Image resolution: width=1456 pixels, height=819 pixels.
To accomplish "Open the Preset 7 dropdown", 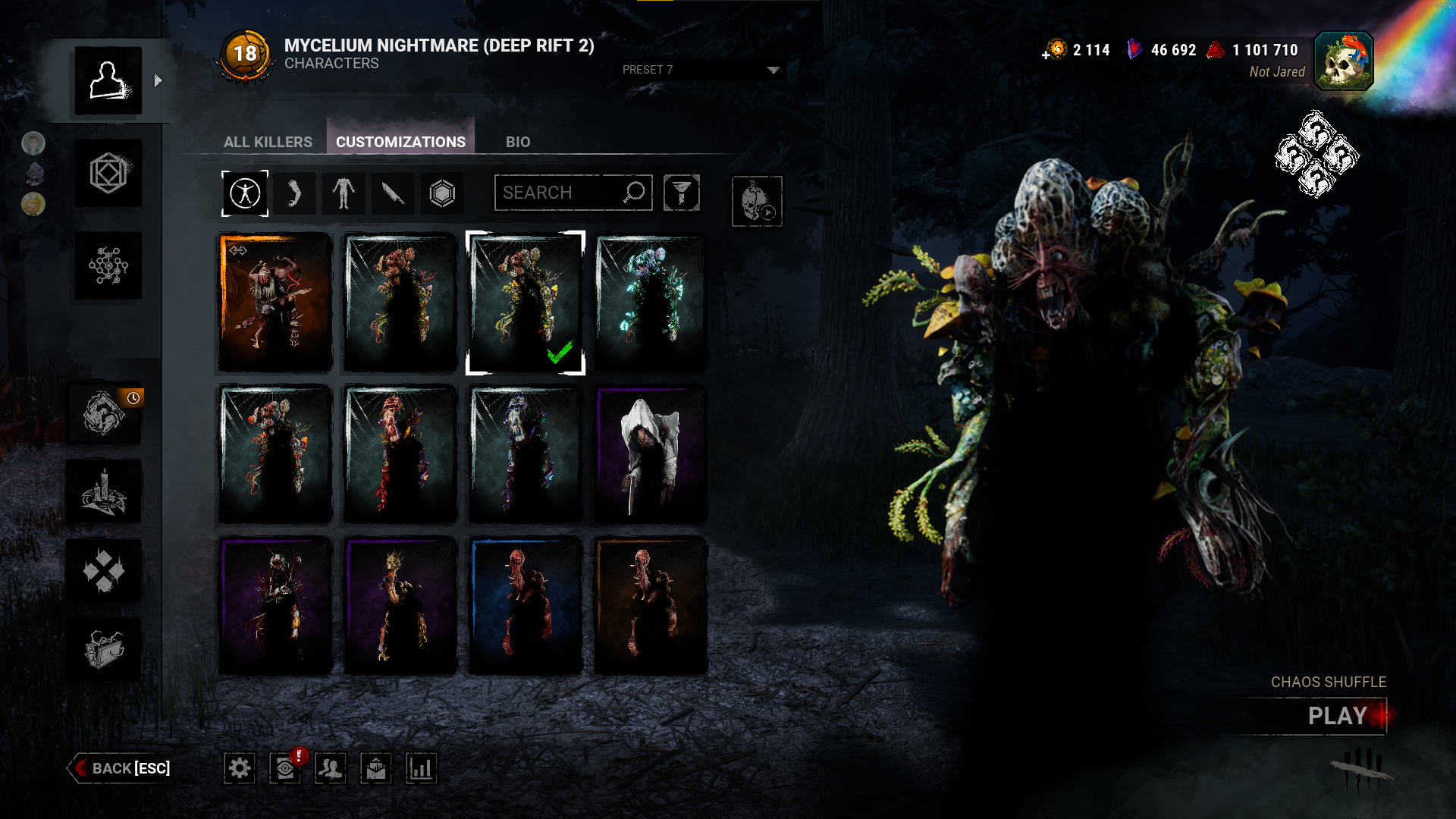I will [x=700, y=70].
